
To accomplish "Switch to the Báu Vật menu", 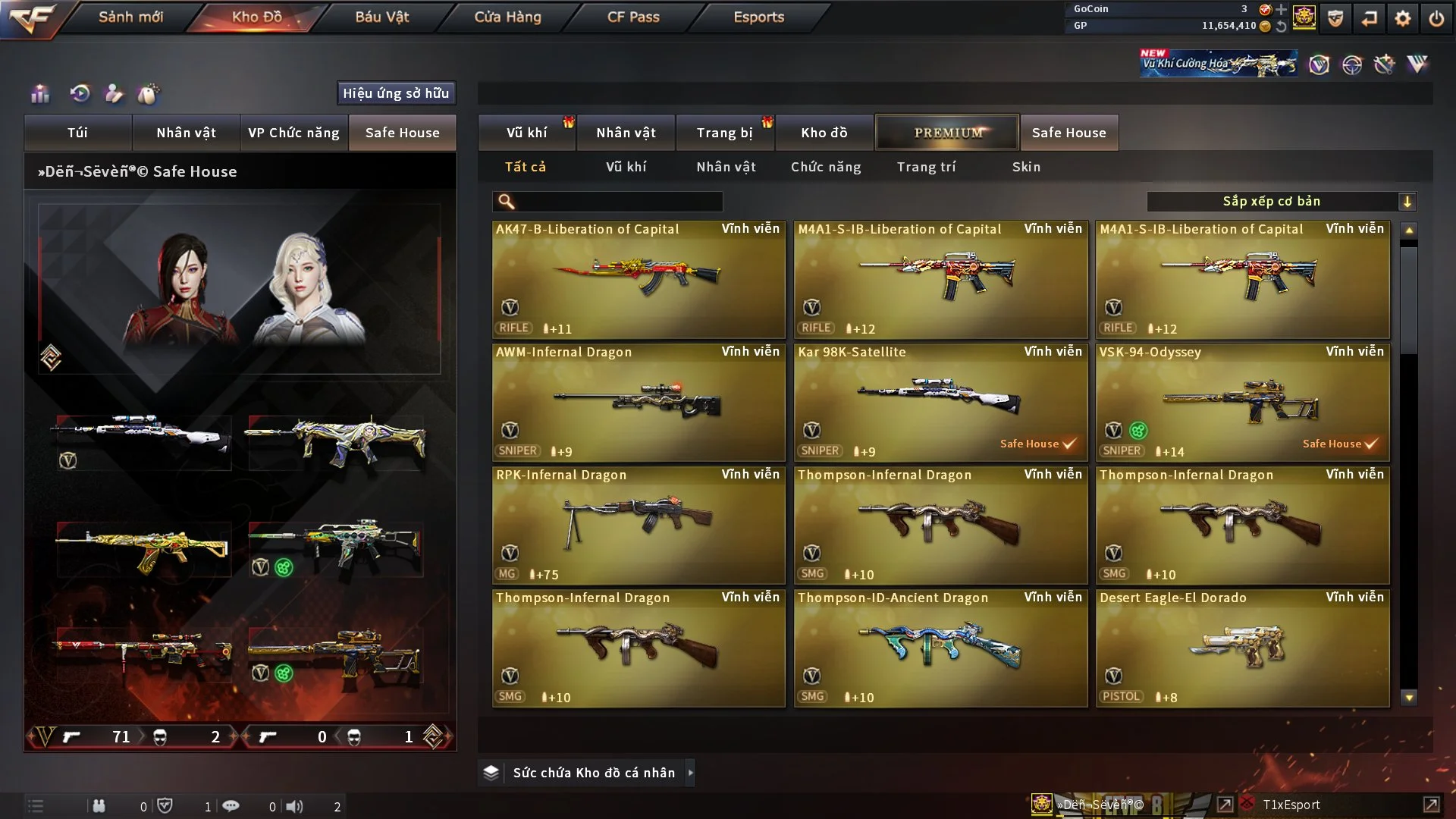I will point(381,17).
